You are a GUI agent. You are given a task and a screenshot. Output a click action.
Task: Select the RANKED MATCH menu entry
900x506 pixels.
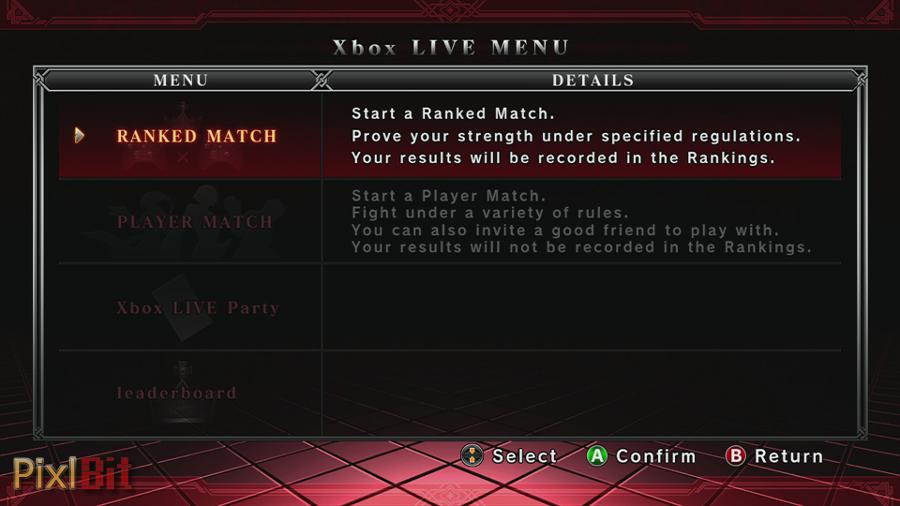click(196, 136)
